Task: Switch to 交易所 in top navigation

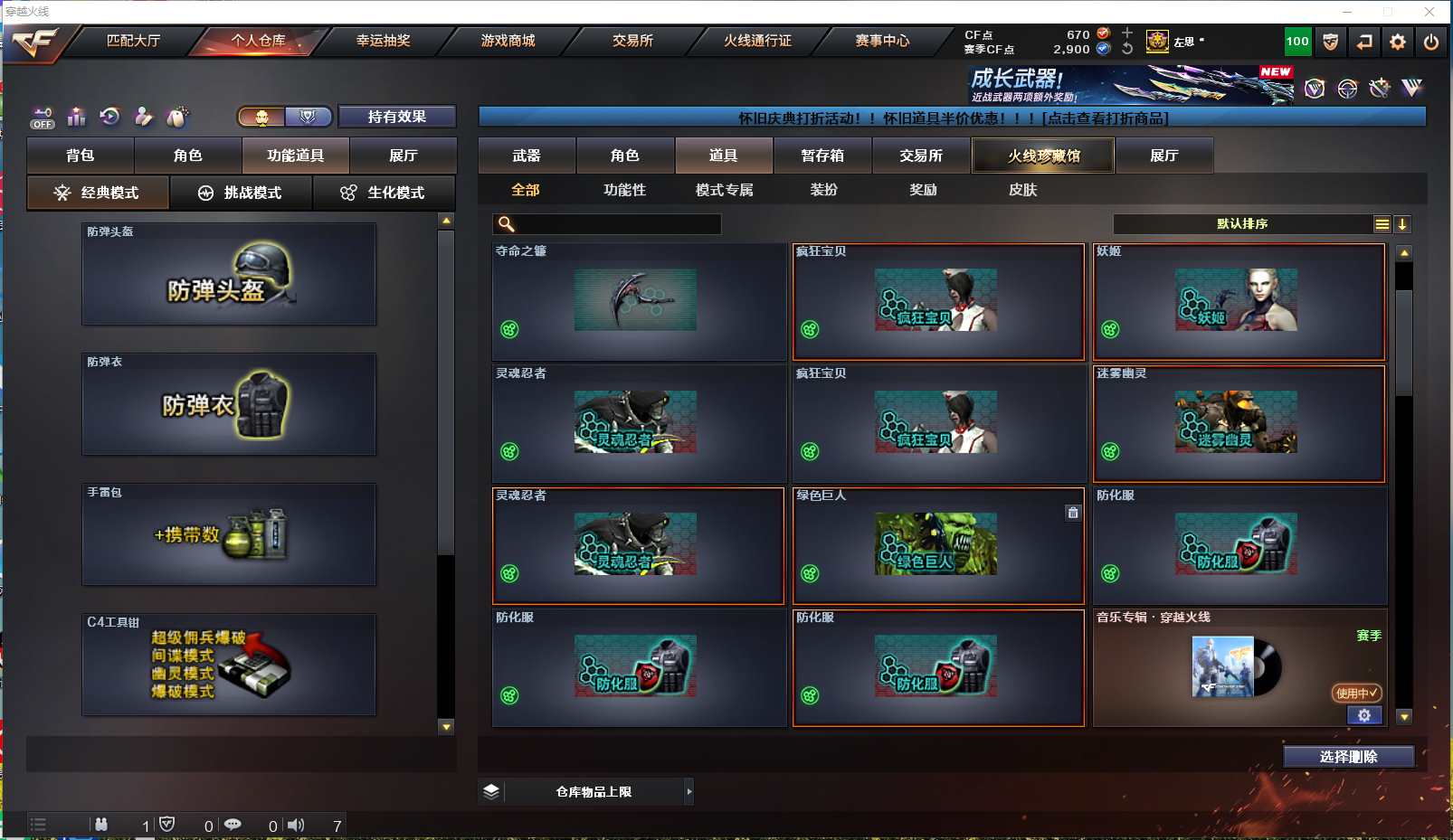Action: 632,41
